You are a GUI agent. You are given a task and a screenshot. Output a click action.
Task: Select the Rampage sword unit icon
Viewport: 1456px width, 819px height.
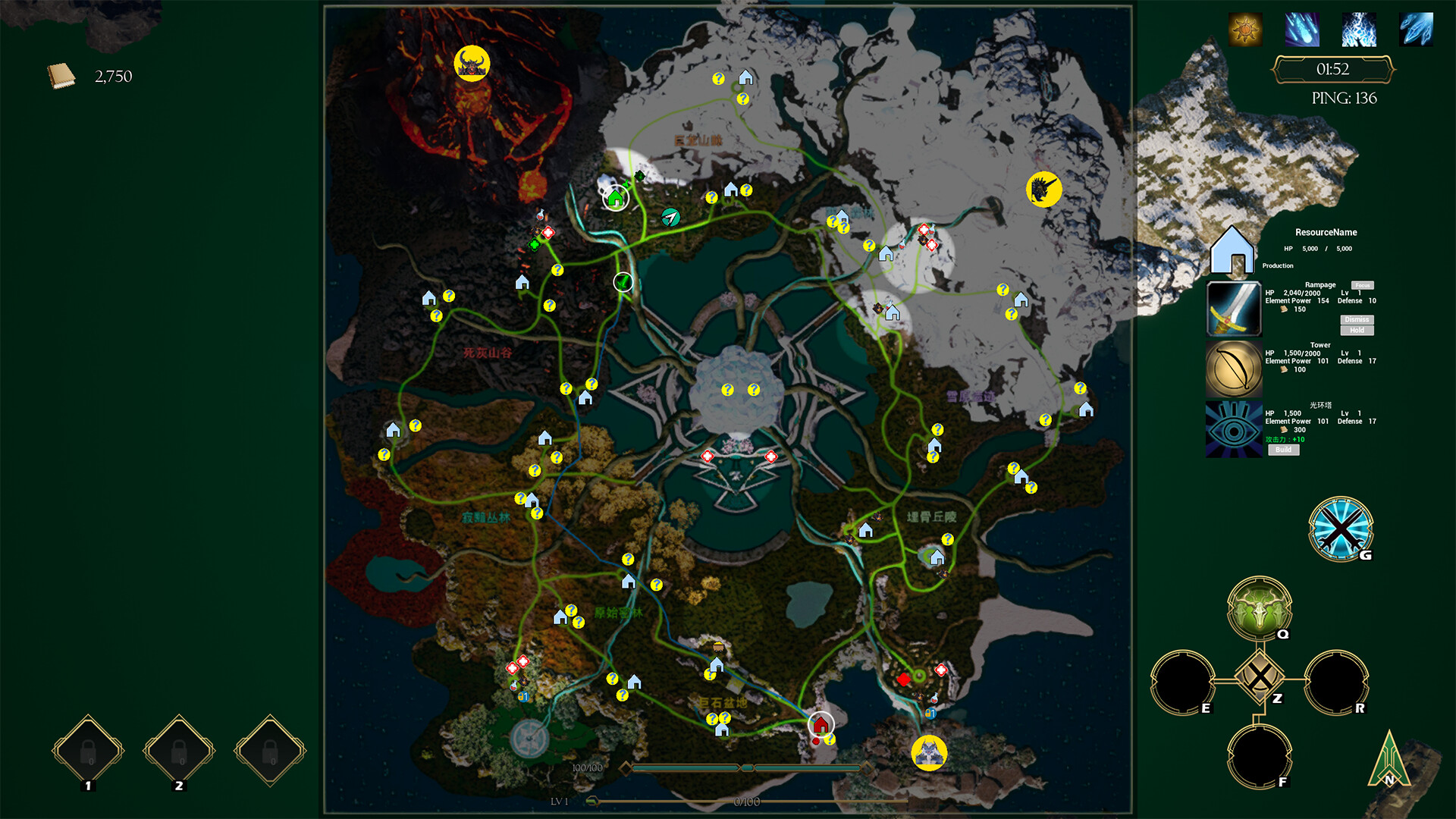click(1234, 307)
